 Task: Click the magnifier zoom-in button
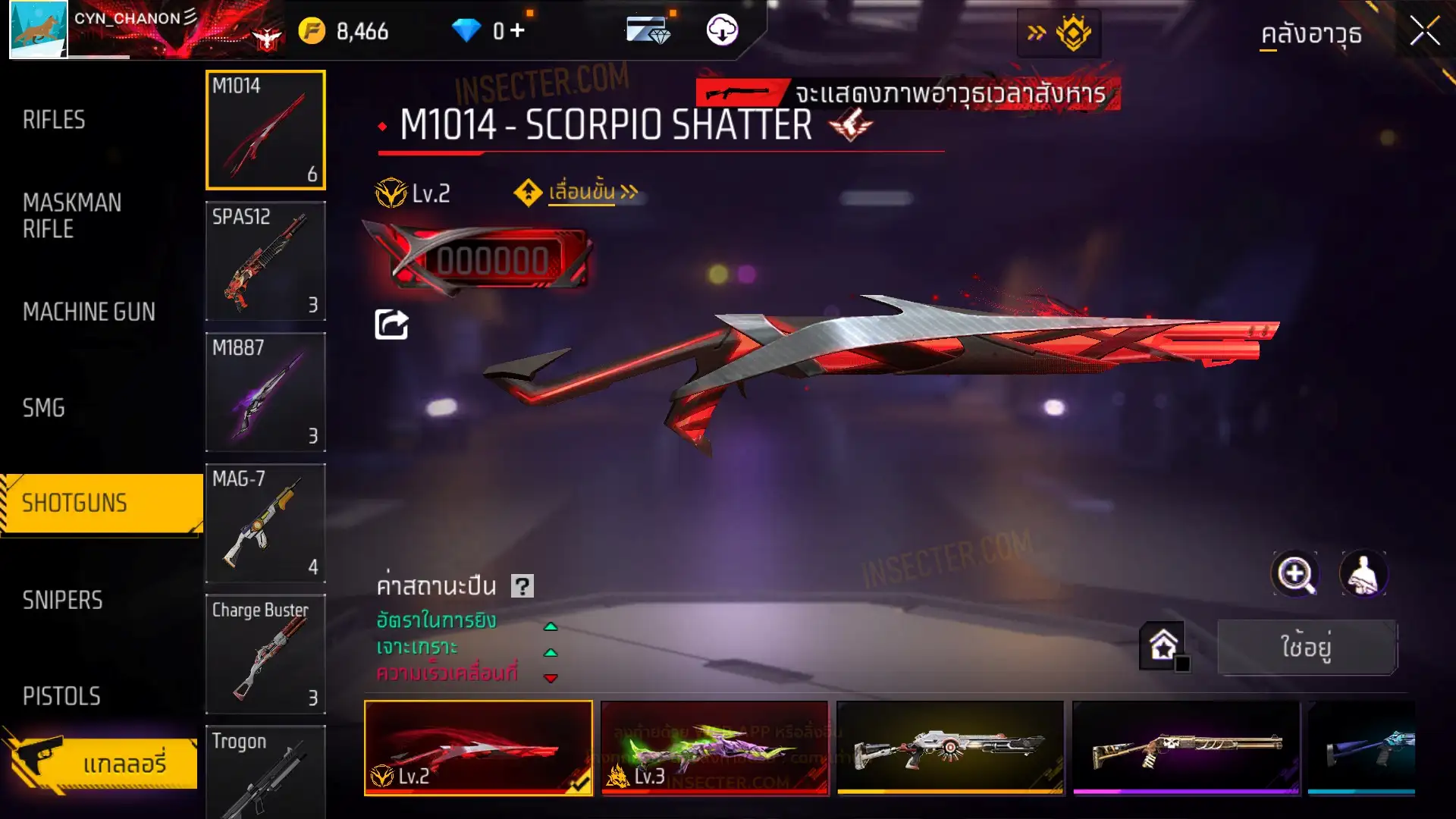1295,574
